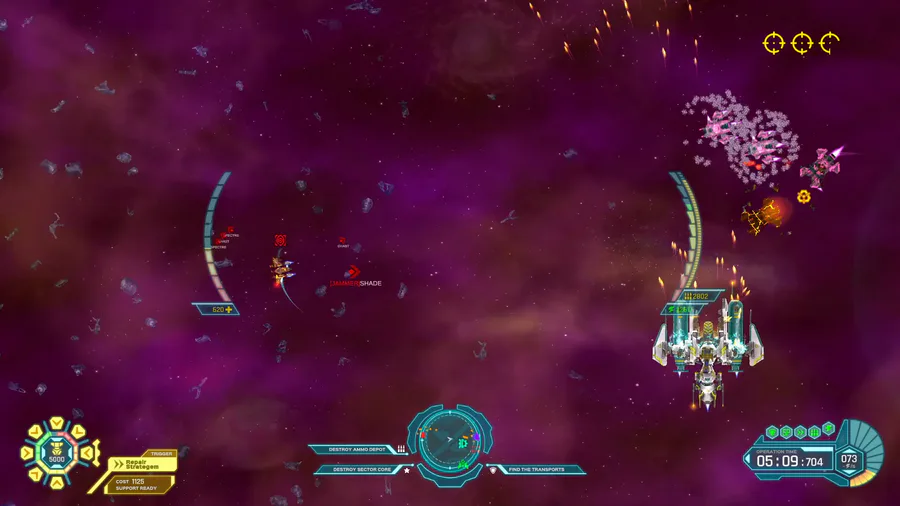
Task: Click the circular radar minimap
Action: click(449, 440)
